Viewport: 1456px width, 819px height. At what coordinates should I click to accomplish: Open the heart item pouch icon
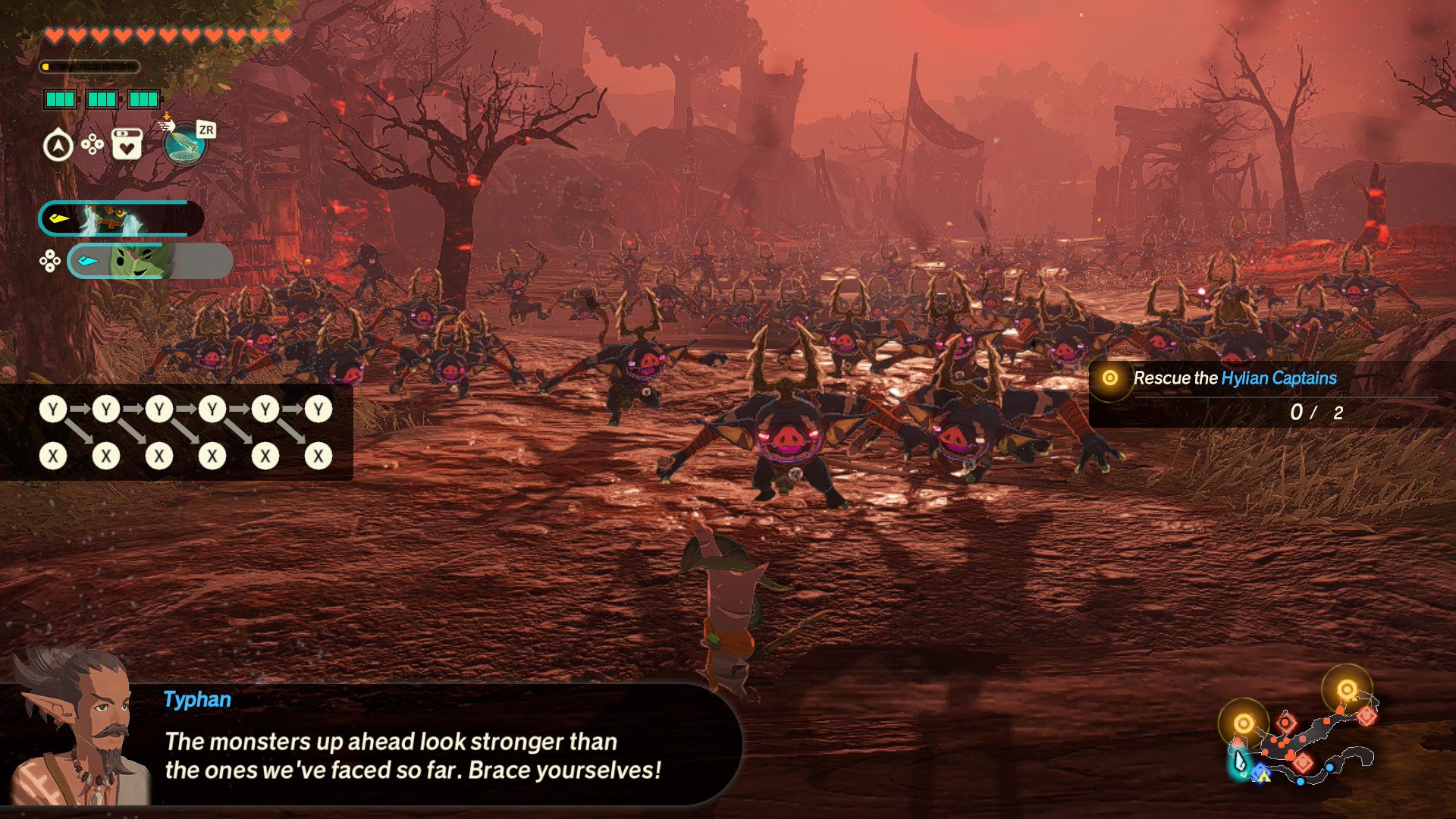pyautogui.click(x=127, y=143)
